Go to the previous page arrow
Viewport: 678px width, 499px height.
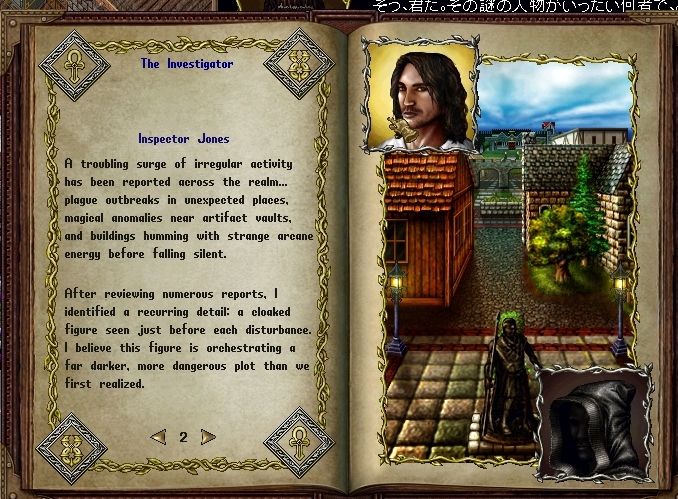[158, 437]
